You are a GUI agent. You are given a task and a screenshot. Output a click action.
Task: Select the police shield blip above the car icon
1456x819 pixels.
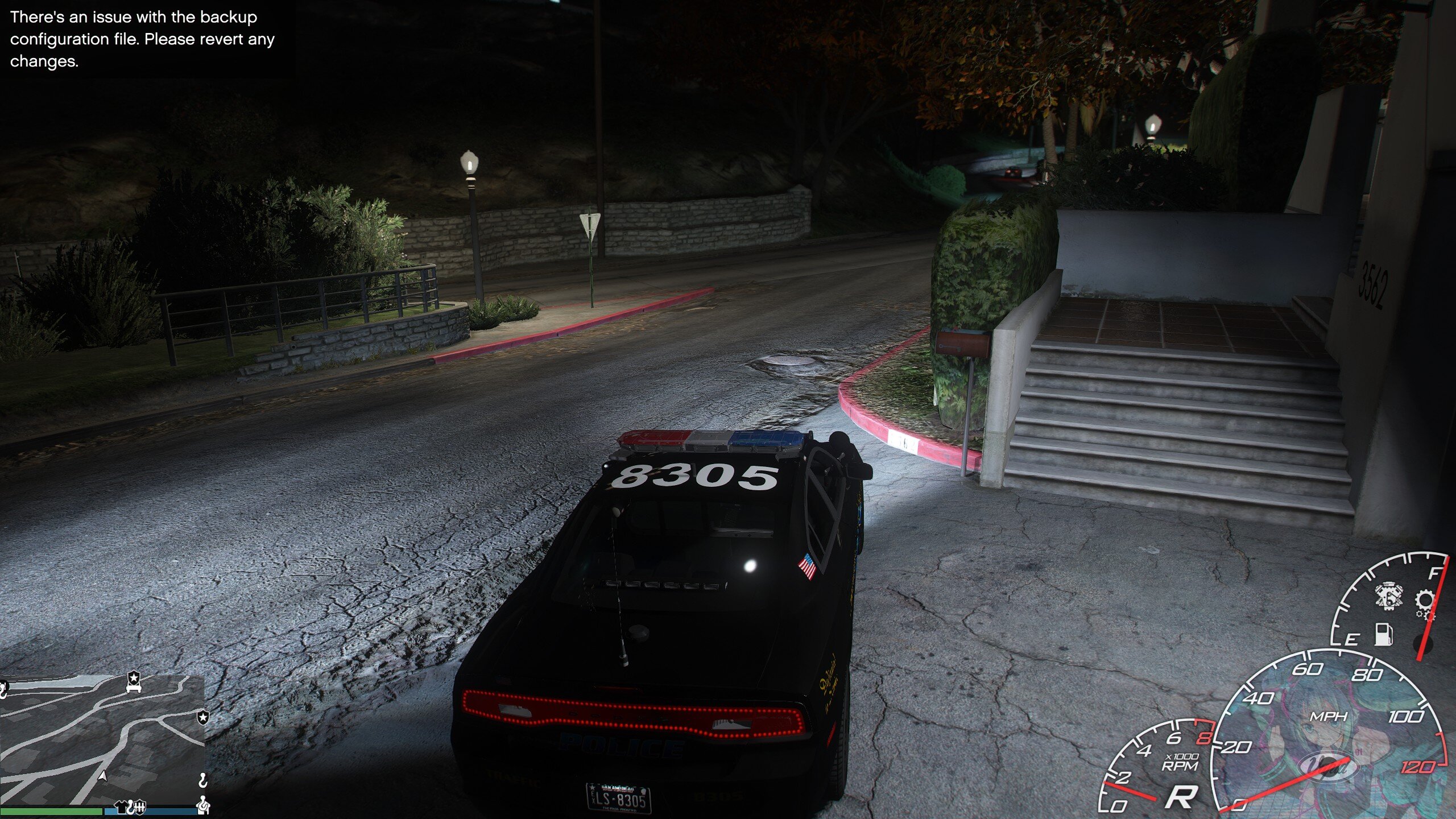133,679
